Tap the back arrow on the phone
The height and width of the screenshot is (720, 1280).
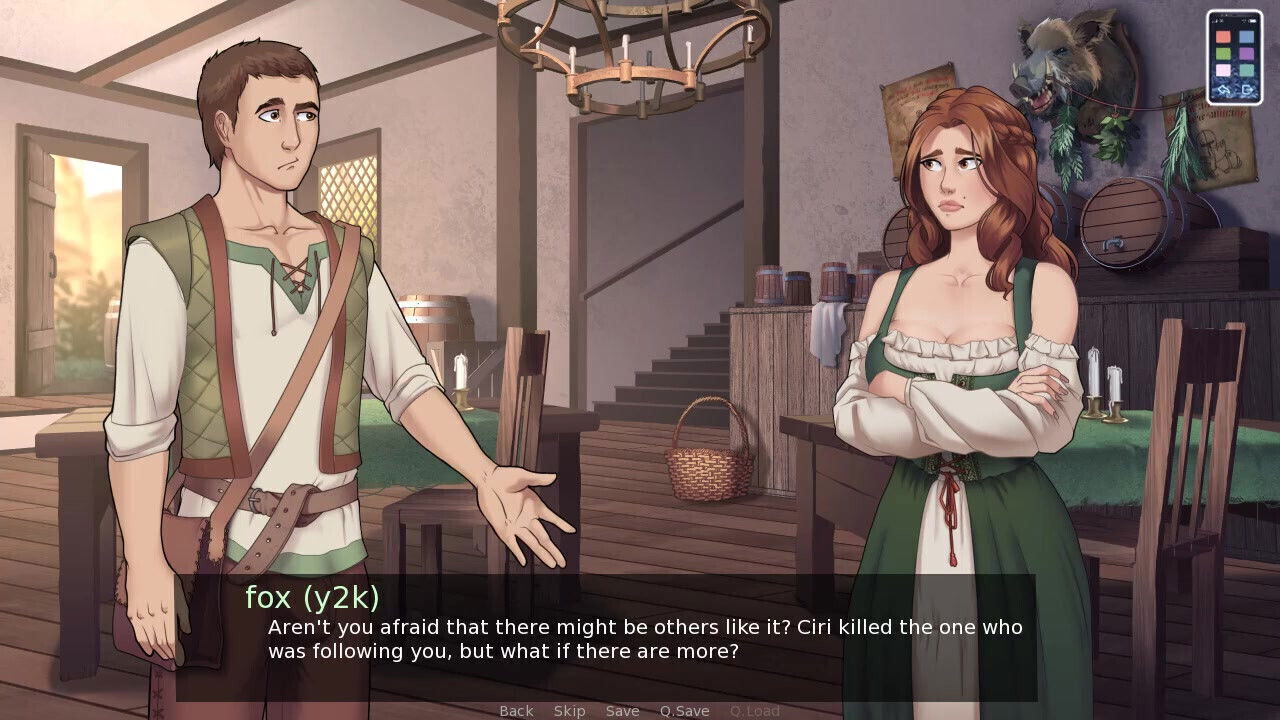(1224, 89)
